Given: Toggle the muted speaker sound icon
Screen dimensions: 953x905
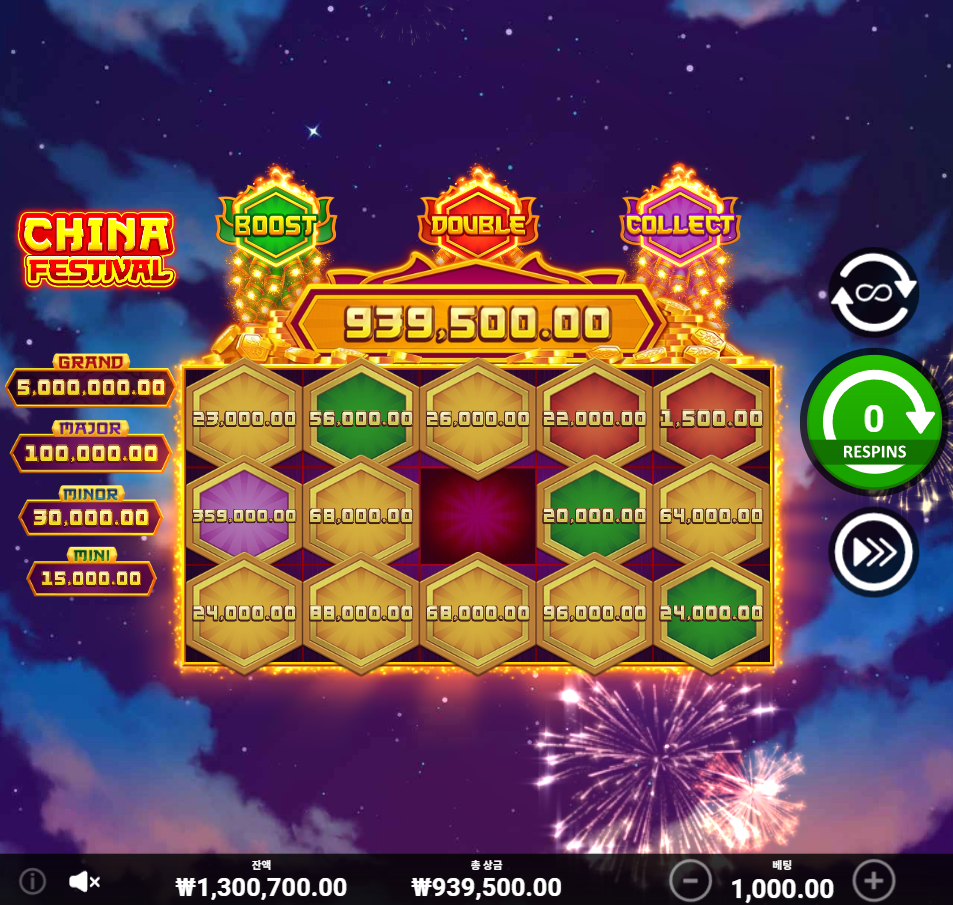Looking at the screenshot, I should pyautogui.click(x=84, y=881).
